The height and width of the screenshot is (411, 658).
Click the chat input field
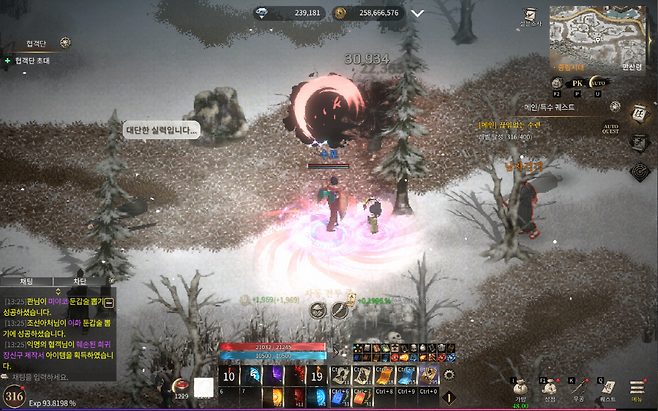[60, 376]
